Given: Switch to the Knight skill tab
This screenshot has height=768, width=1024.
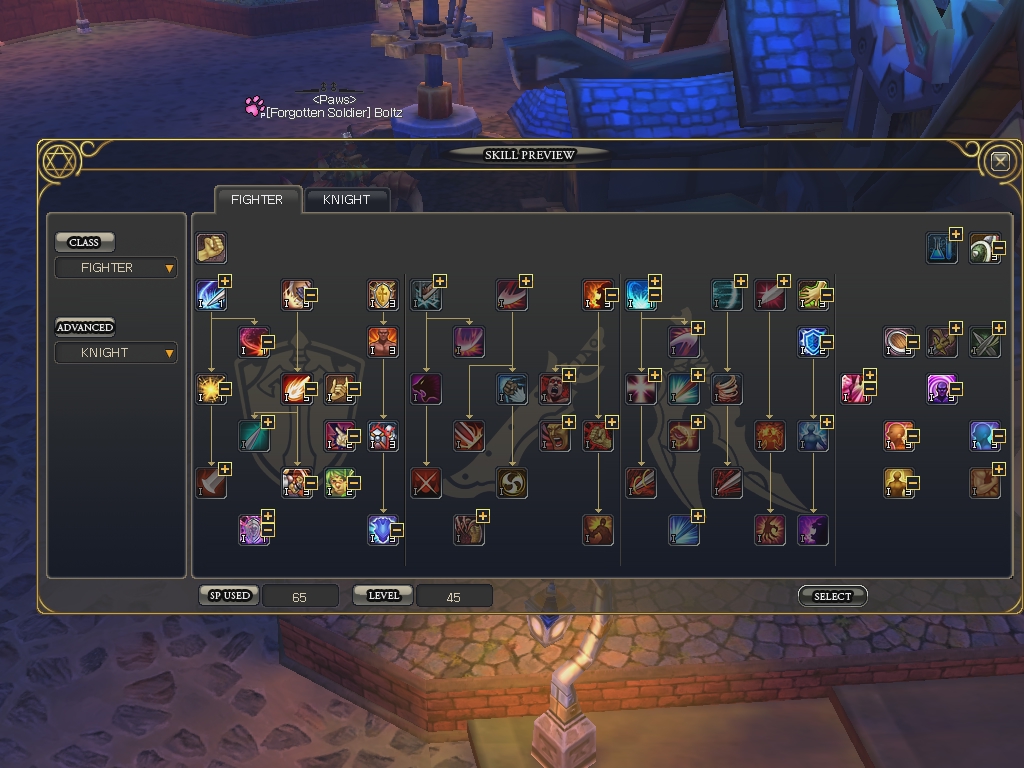Looking at the screenshot, I should click(x=346, y=199).
